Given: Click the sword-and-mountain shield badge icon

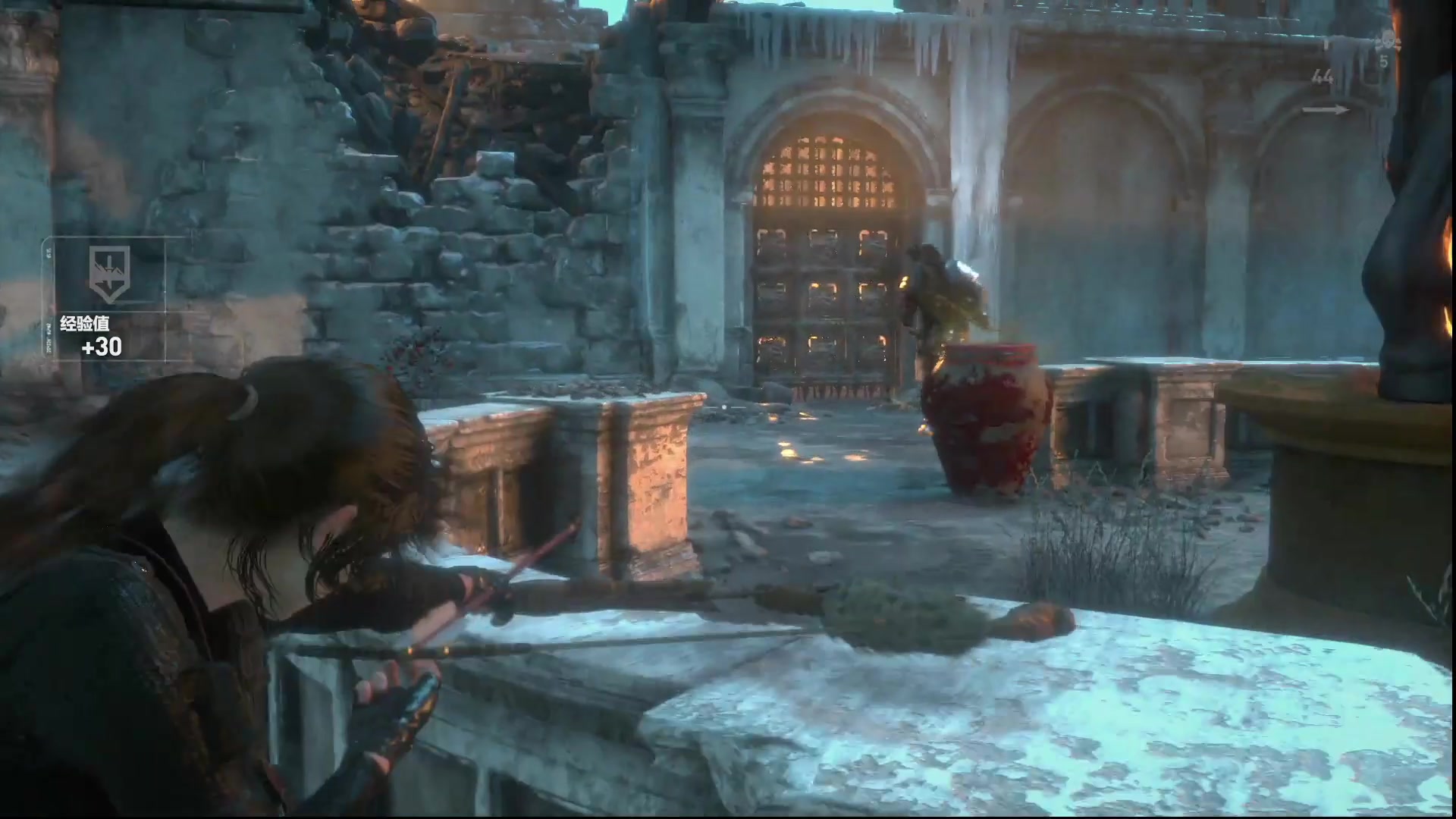Looking at the screenshot, I should point(109,273).
